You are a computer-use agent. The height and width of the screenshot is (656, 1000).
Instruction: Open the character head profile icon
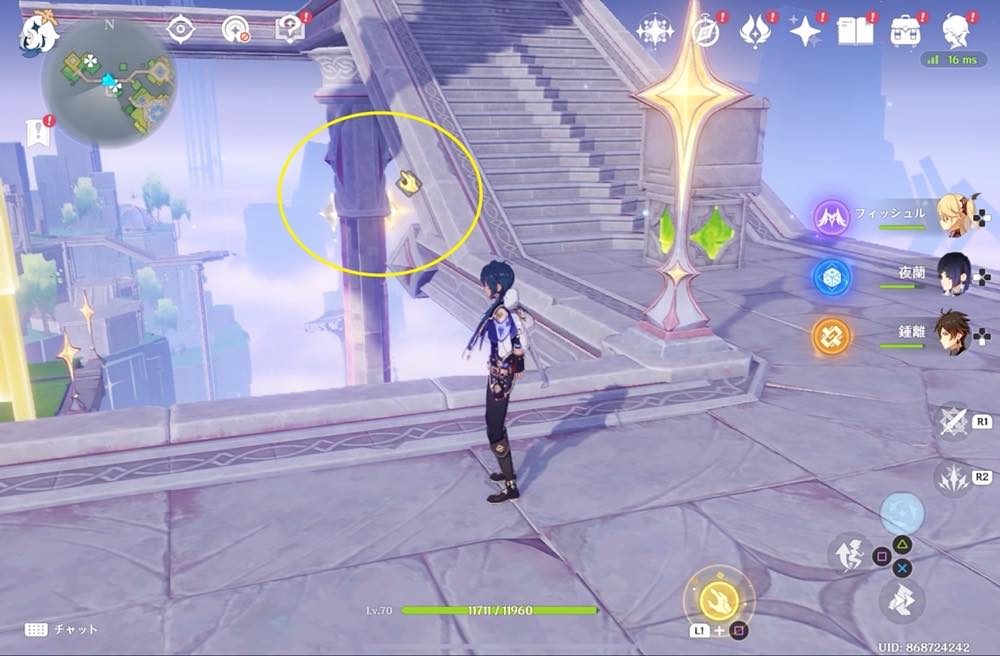(x=957, y=32)
